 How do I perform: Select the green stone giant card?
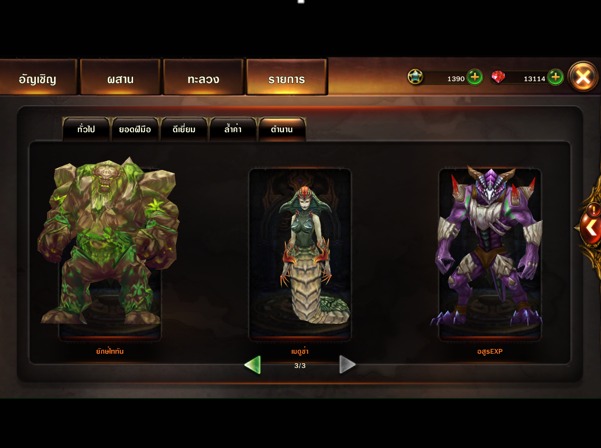pos(109,250)
